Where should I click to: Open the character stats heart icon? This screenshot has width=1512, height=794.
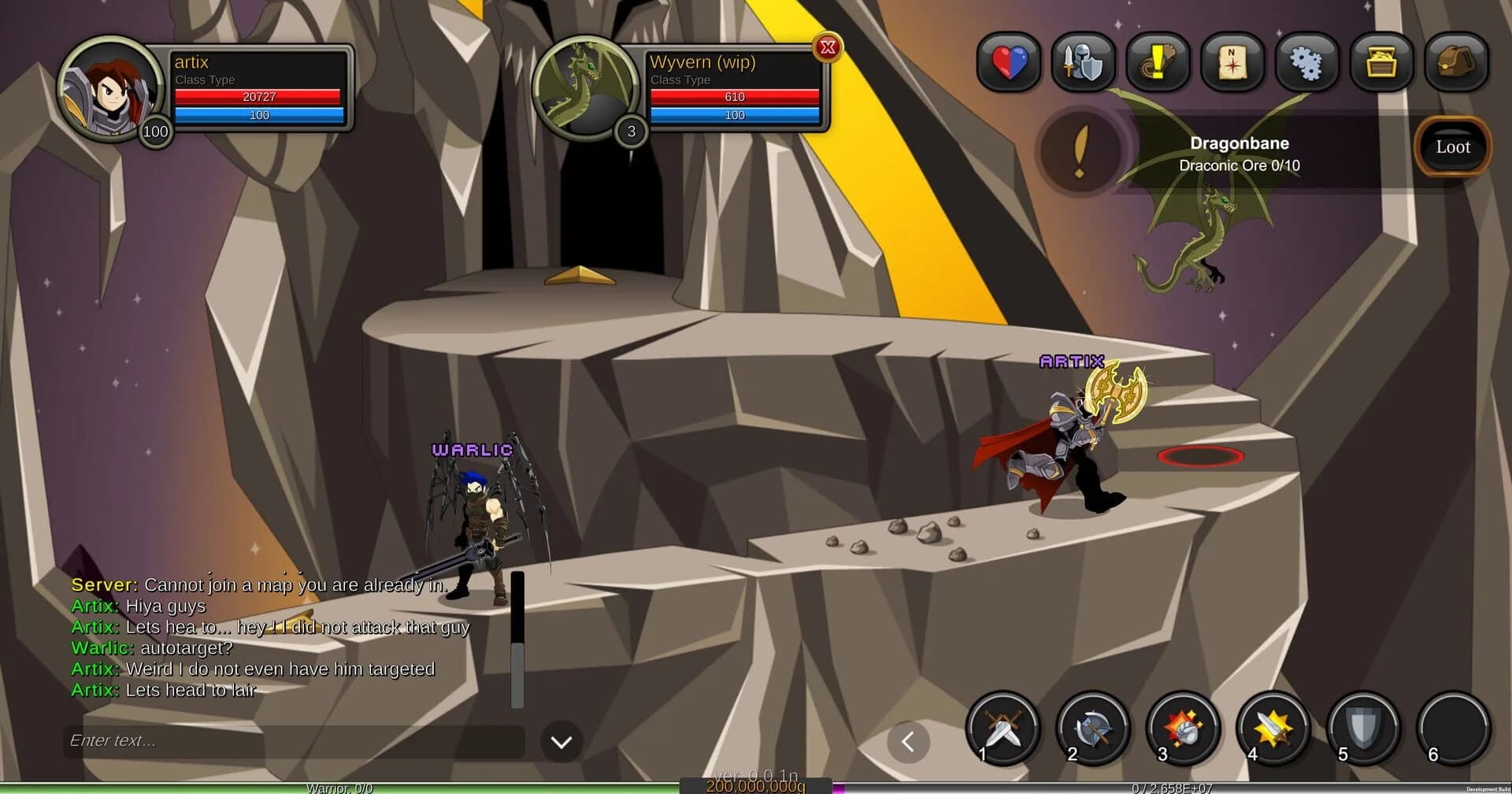[x=1009, y=63]
